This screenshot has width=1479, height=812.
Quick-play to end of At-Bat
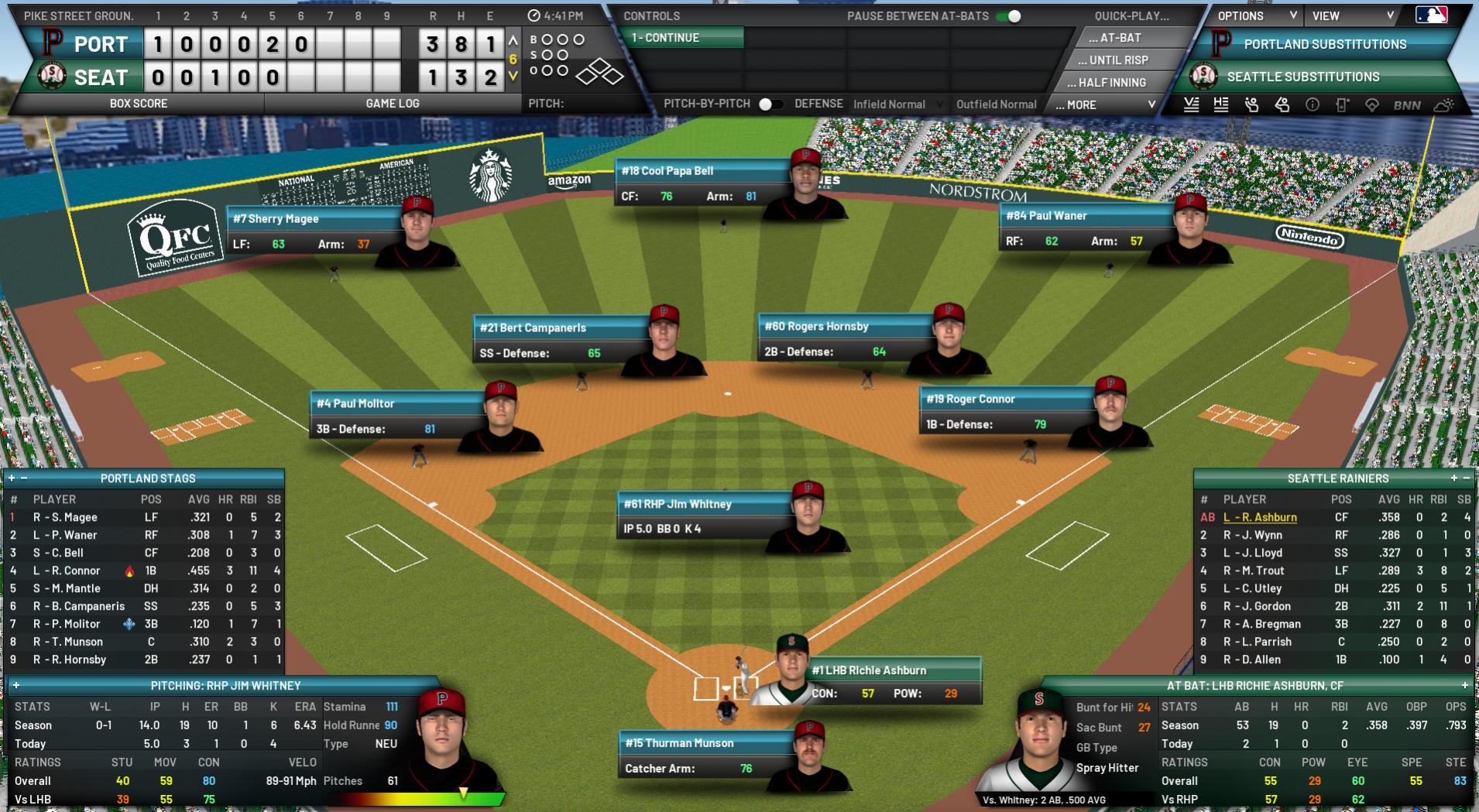point(1114,38)
